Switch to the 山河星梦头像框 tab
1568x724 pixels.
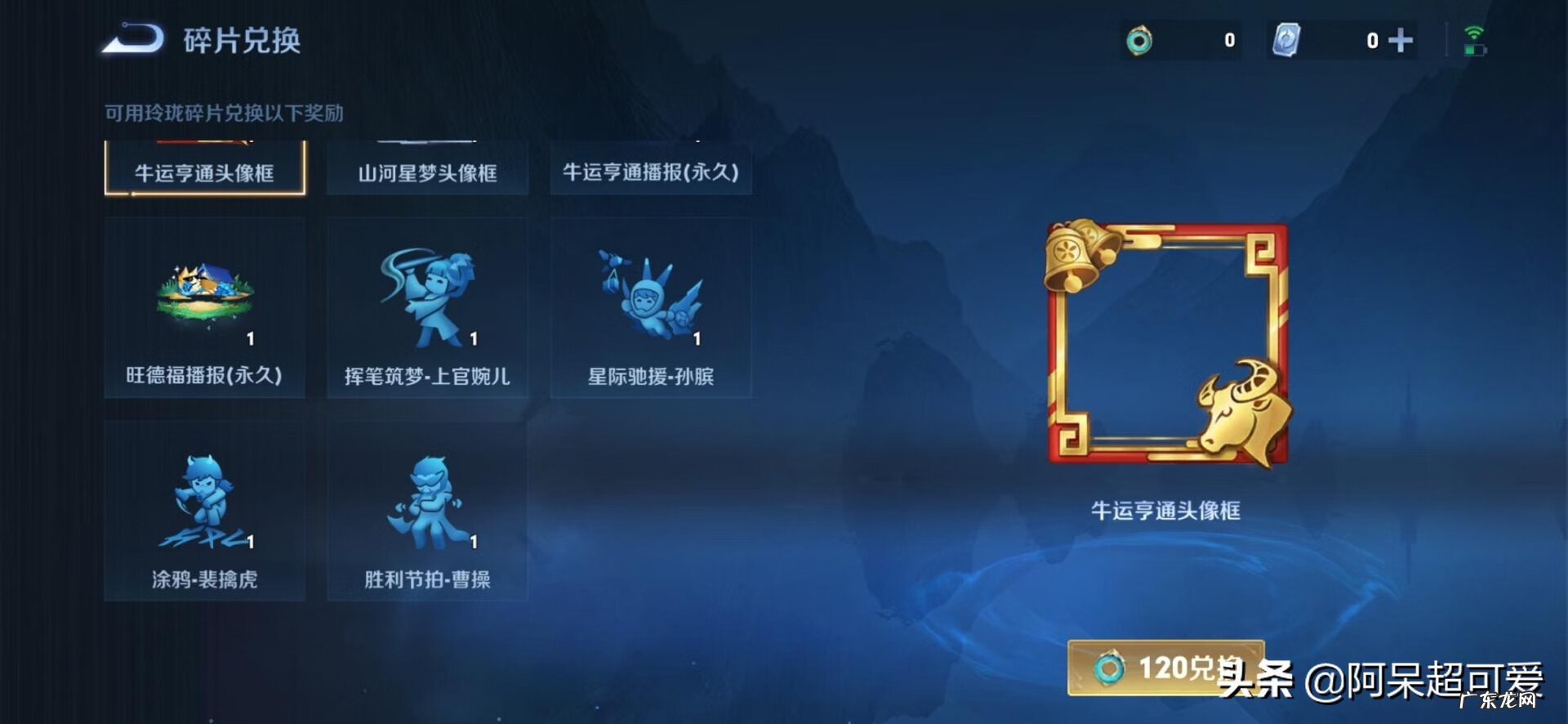426,172
